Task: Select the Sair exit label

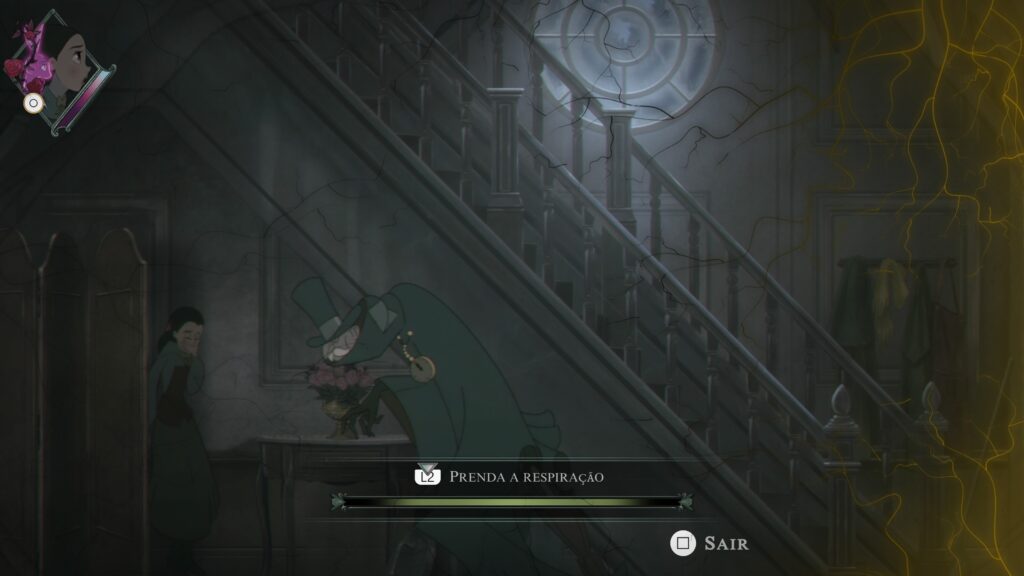Action: (725, 543)
